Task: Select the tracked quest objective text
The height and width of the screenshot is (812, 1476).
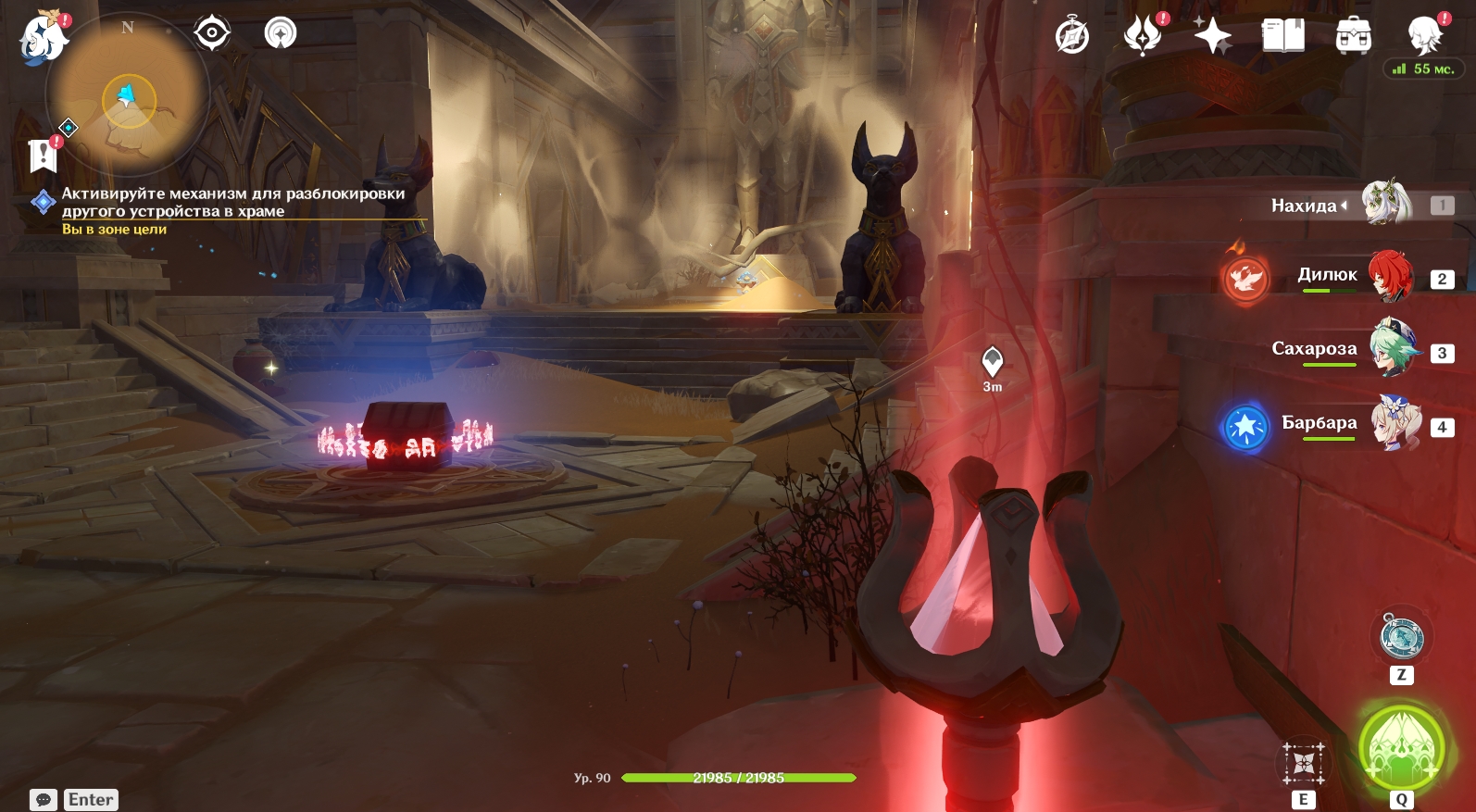Action: pos(232,202)
